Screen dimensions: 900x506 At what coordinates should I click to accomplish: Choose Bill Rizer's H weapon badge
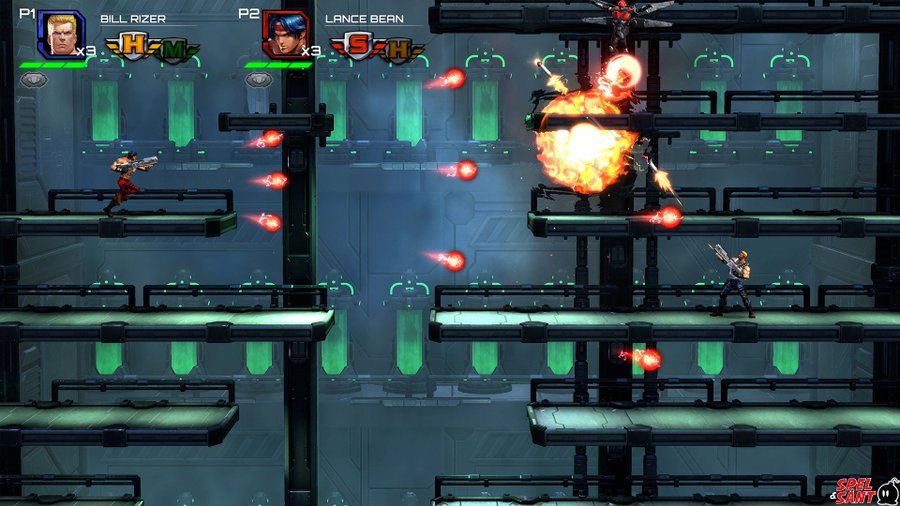(x=132, y=46)
